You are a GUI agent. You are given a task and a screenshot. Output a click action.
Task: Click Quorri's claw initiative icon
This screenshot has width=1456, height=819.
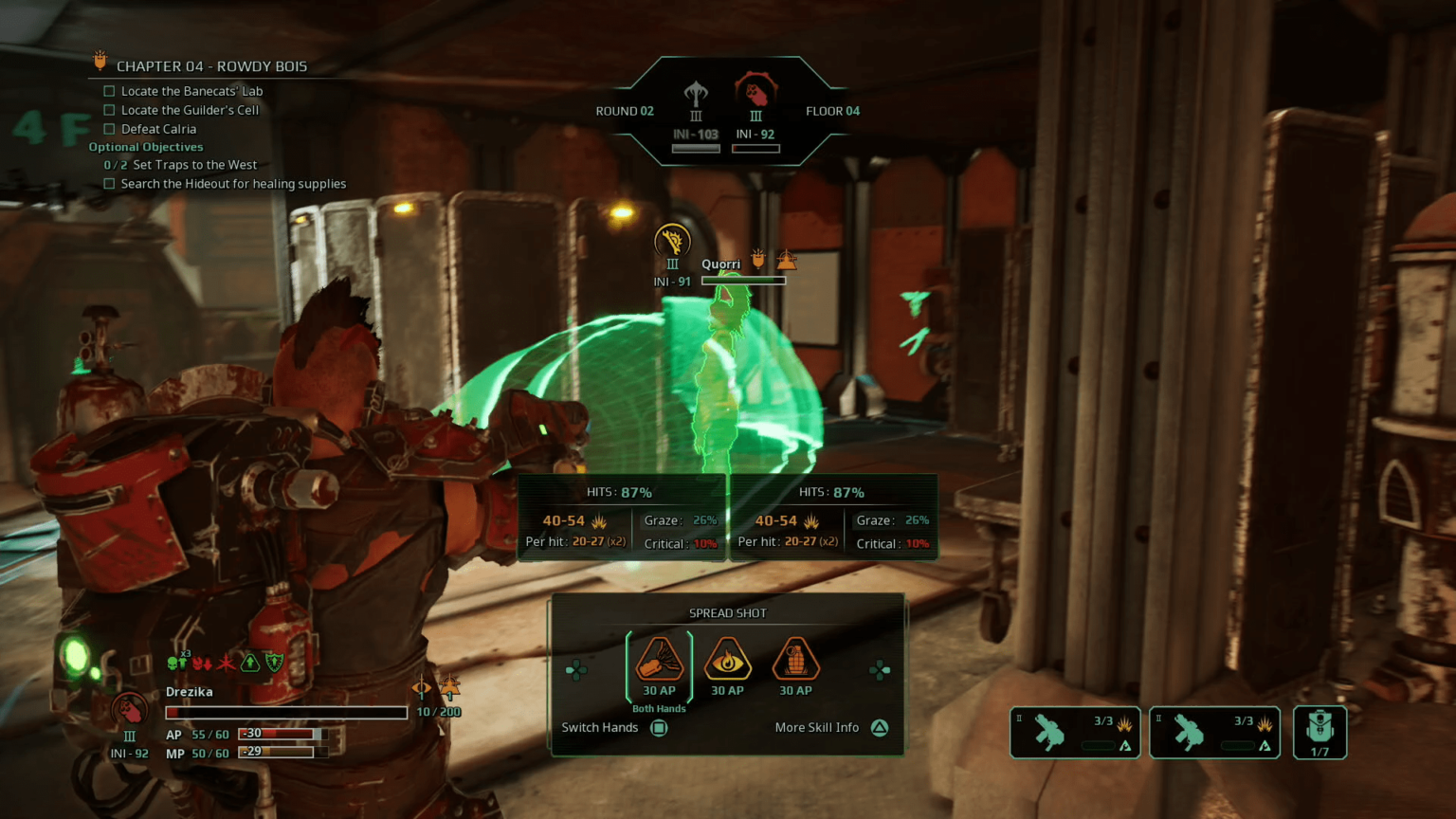pos(672,240)
